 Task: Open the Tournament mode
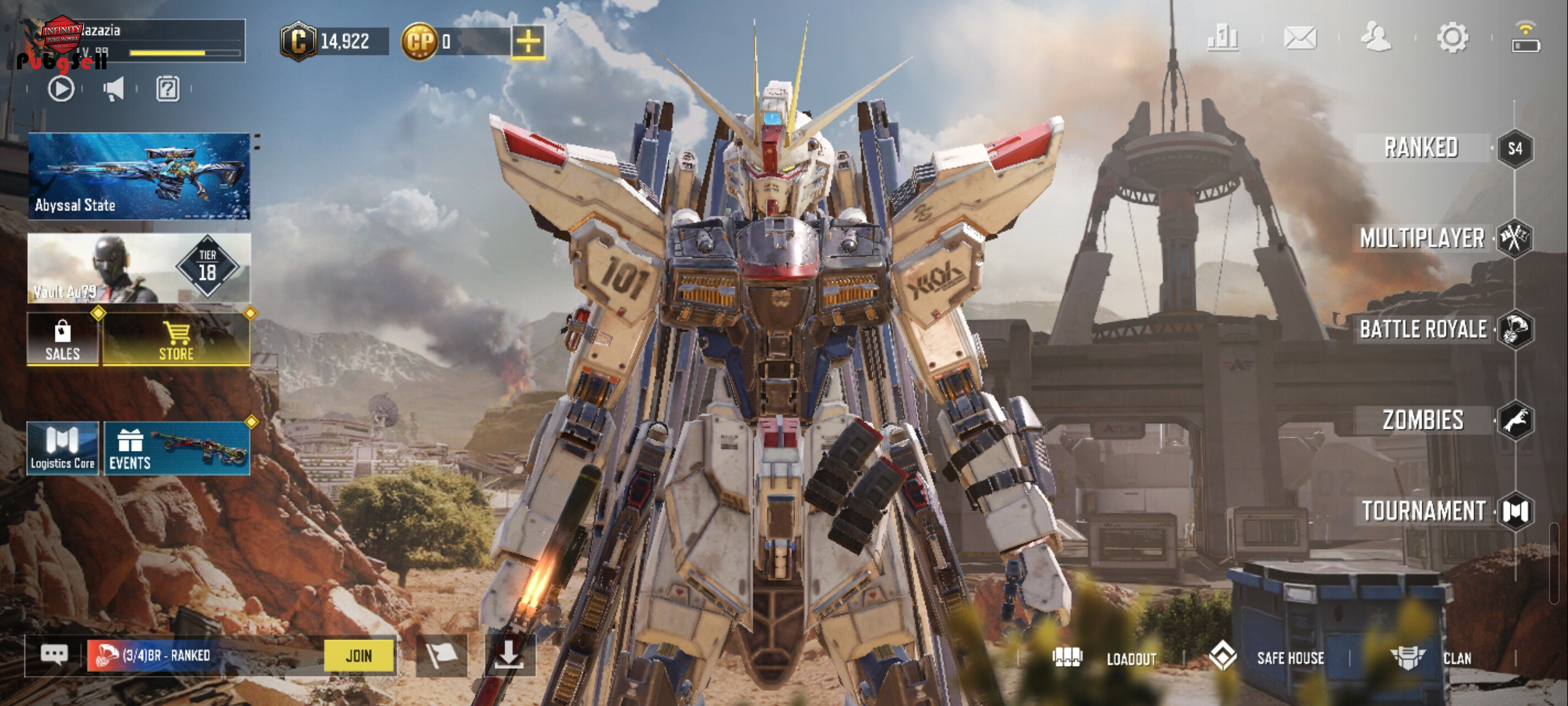(x=1424, y=511)
